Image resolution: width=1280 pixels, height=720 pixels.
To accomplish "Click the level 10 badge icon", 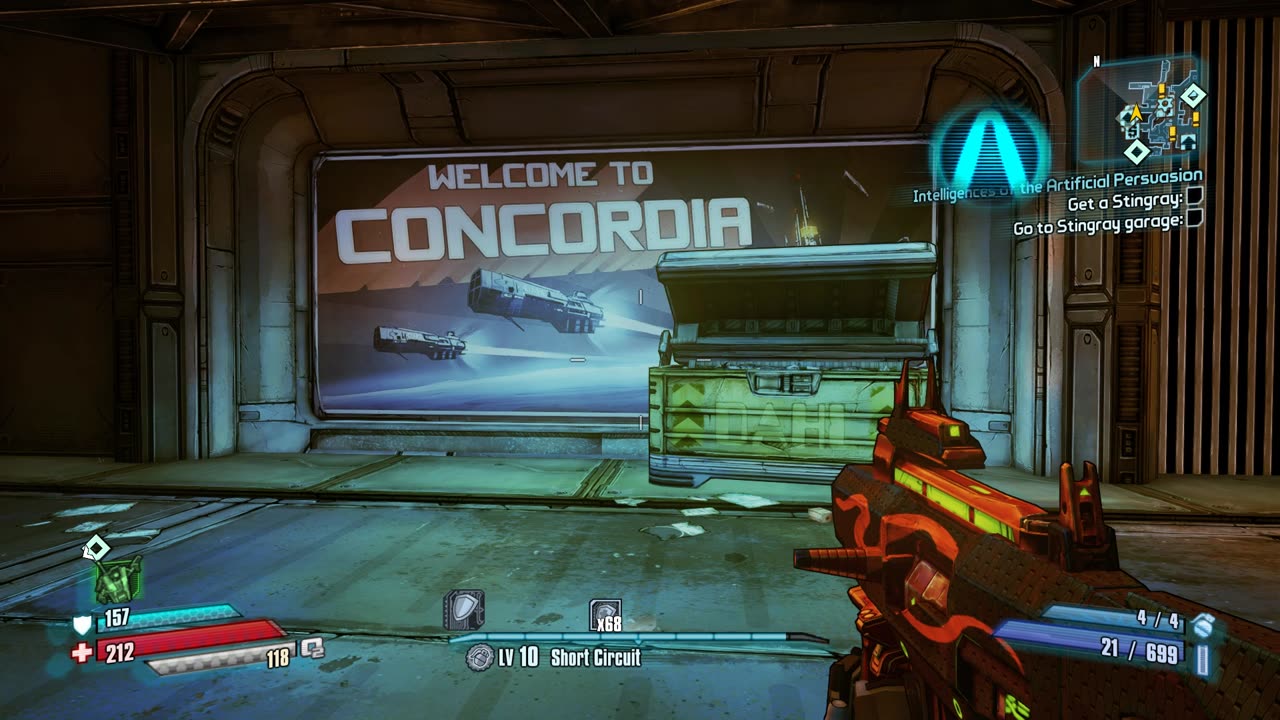I will [x=480, y=657].
